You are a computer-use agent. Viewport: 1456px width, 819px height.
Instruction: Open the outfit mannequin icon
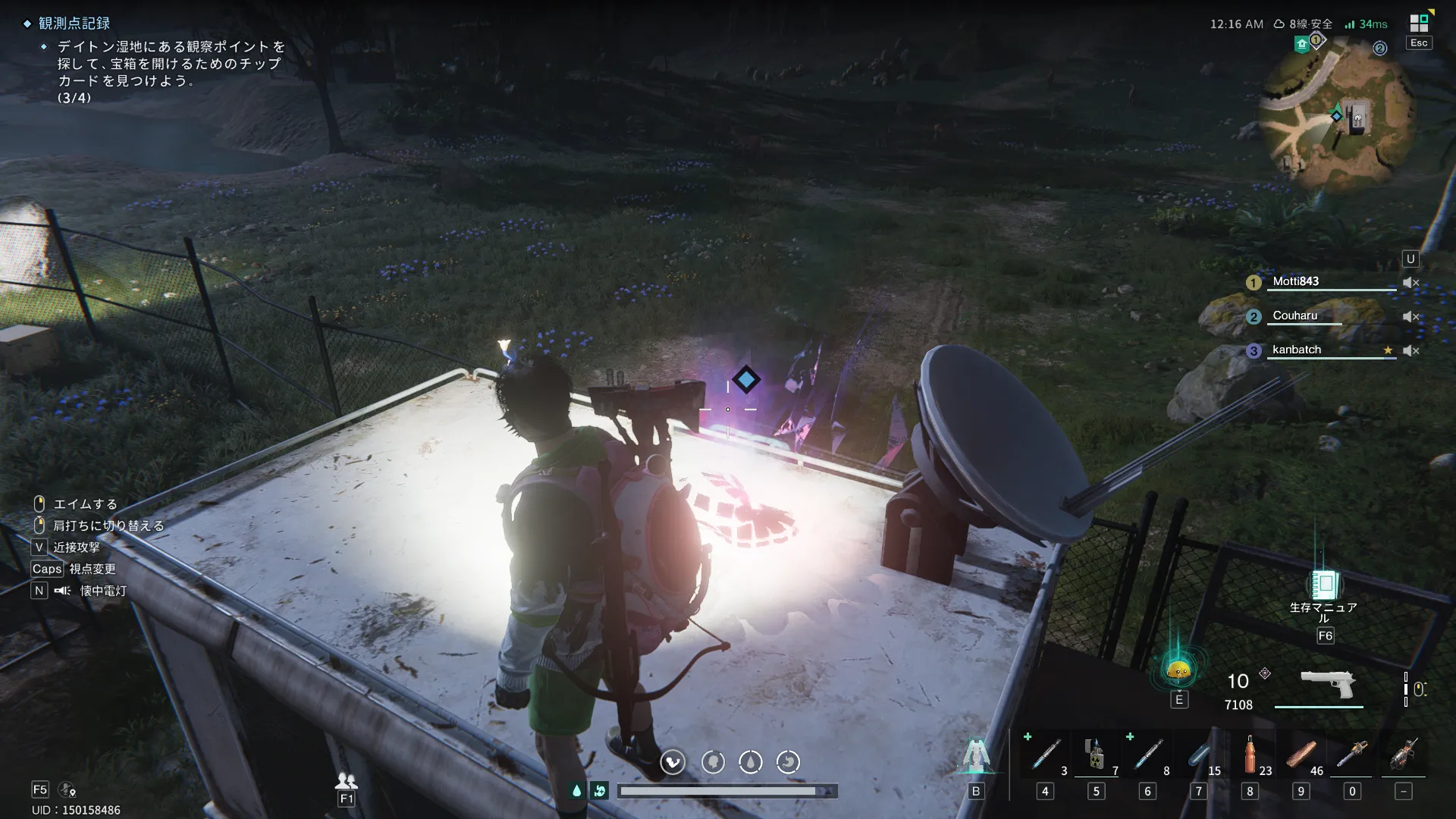[976, 757]
